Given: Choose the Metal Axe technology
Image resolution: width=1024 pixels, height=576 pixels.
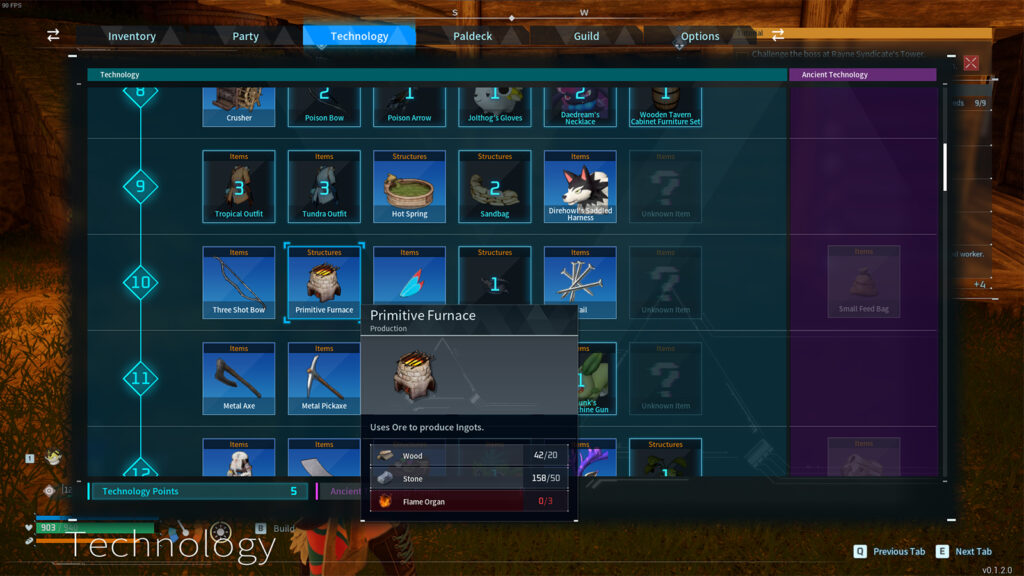Looking at the screenshot, I should (239, 378).
